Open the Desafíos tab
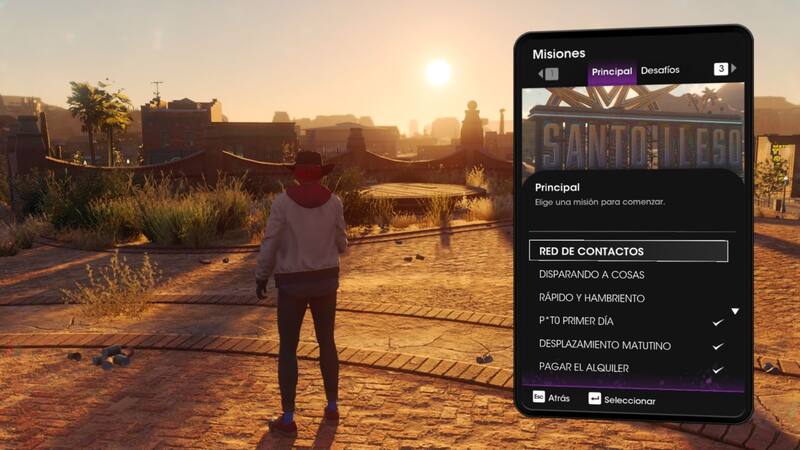 tap(660, 71)
